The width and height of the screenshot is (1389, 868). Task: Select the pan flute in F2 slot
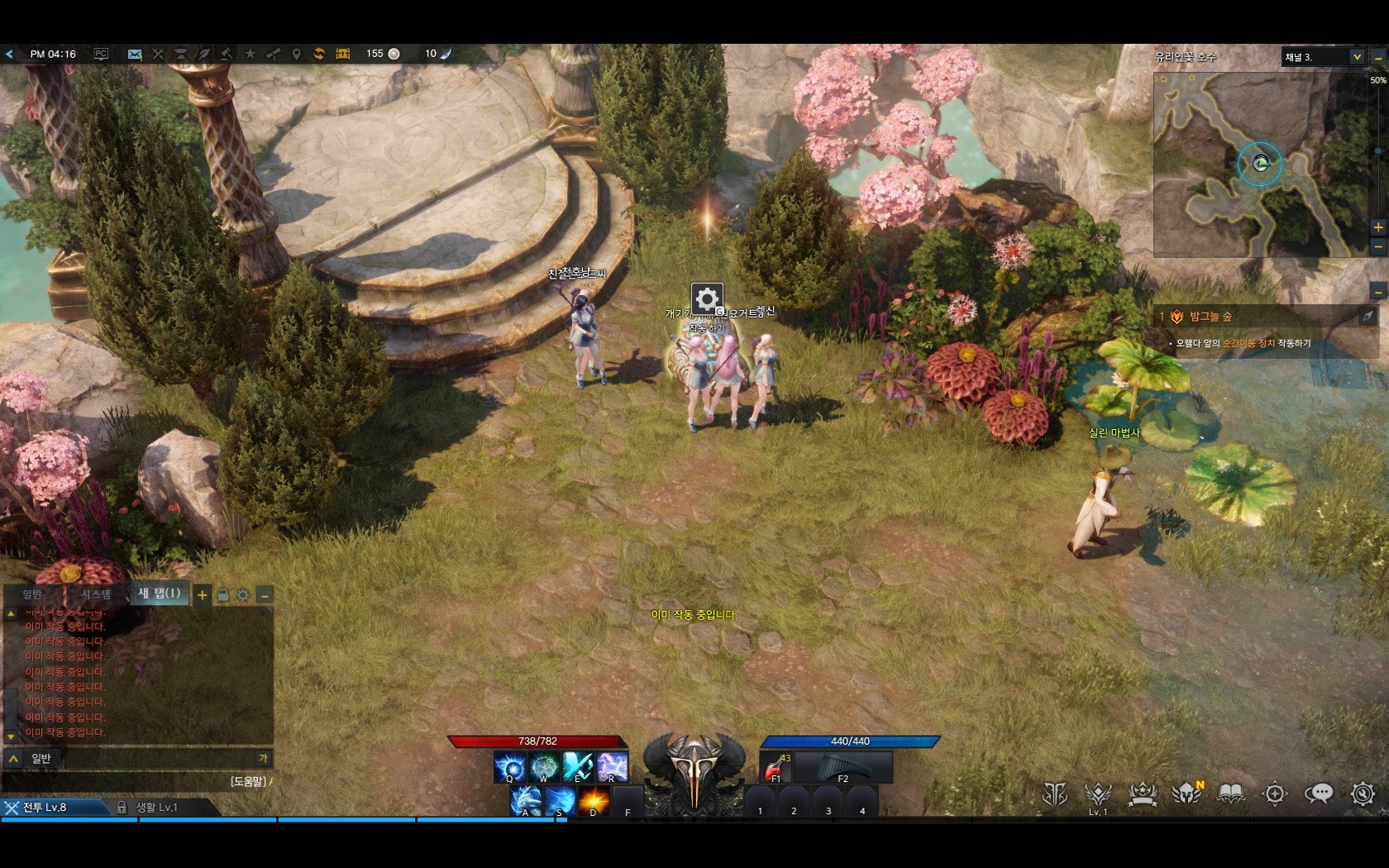(x=843, y=768)
